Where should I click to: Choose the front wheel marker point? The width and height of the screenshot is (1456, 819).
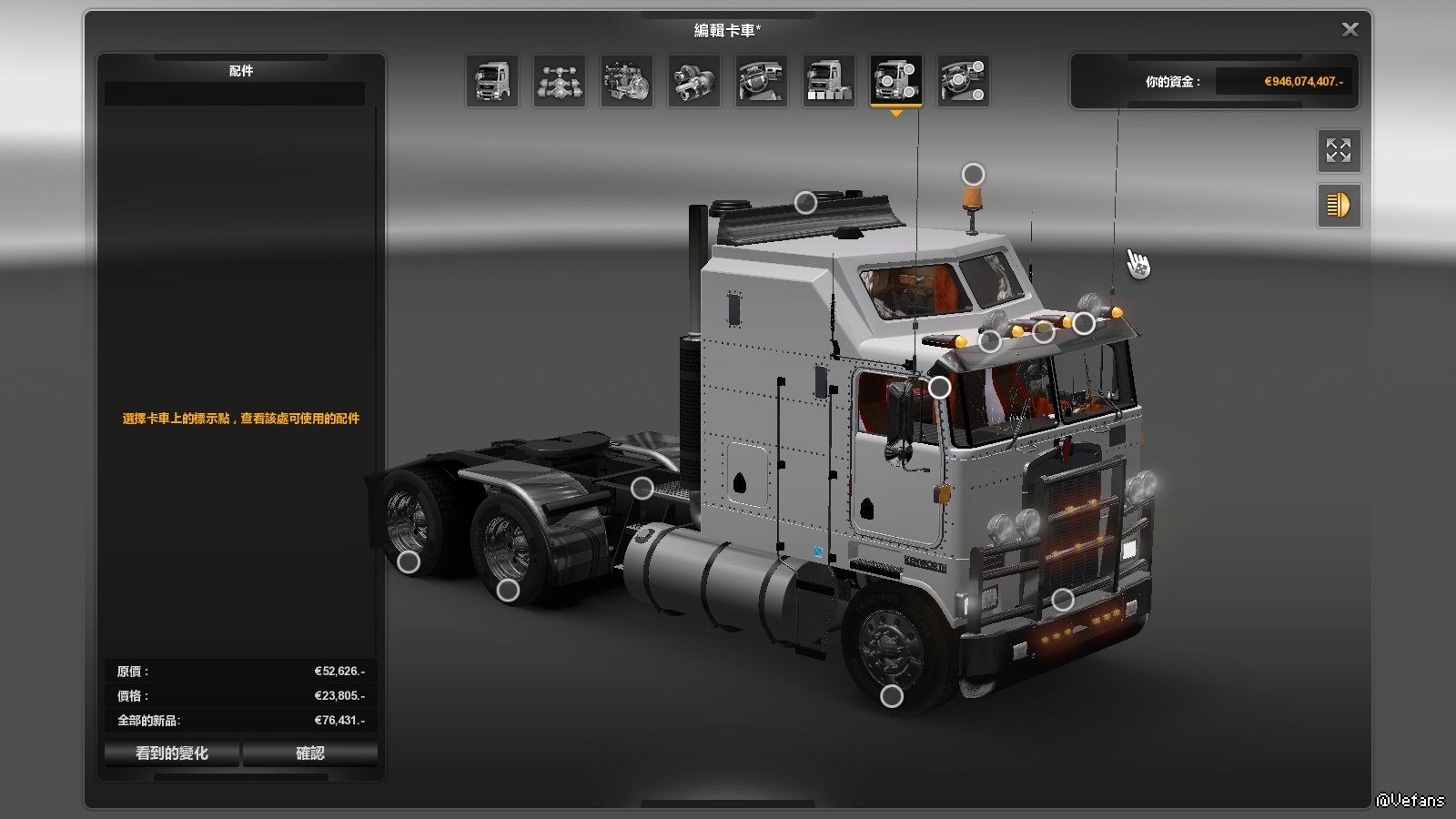pyautogui.click(x=892, y=696)
